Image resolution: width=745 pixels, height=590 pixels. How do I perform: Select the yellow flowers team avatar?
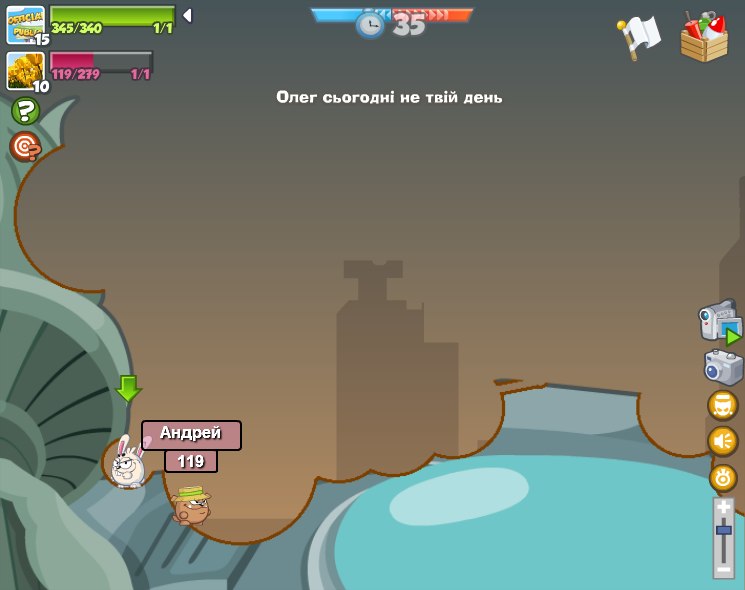point(24,70)
